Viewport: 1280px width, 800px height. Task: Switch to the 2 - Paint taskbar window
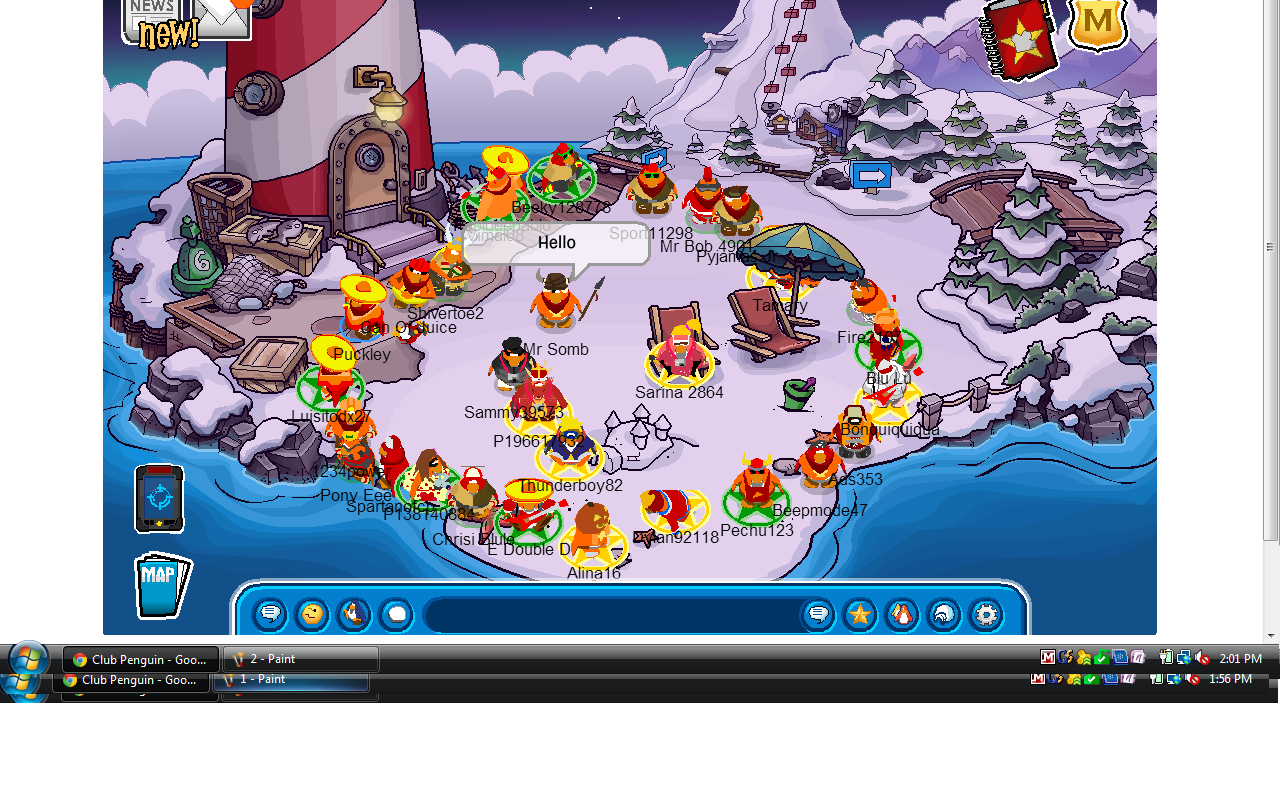(x=300, y=659)
